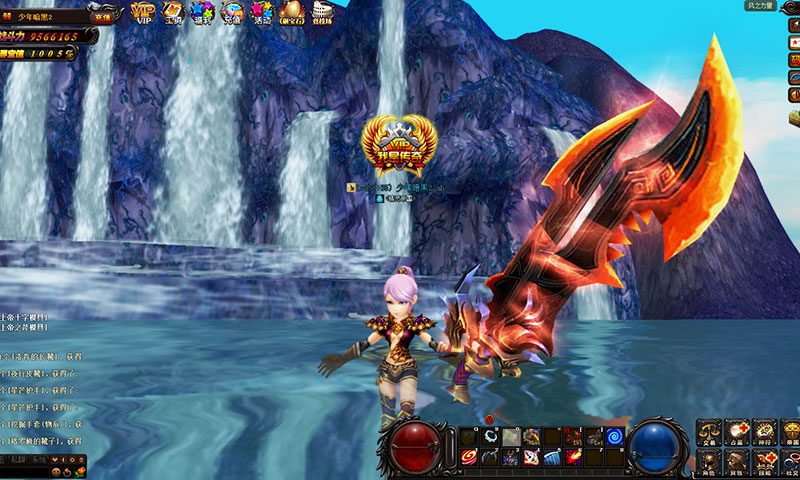Open the 刷宝石 golden egg icon
800x480 pixels.
292,12
